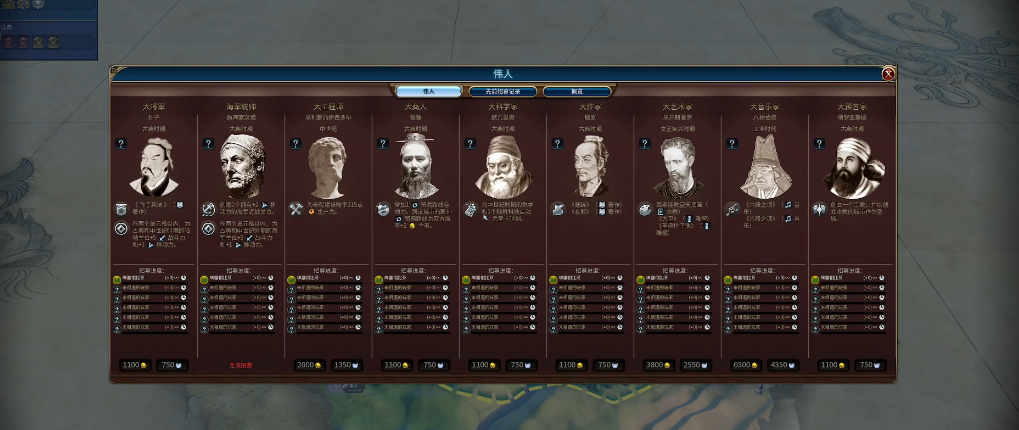The height and width of the screenshot is (430, 1019).
Task: Close the 伟人 (Great People) window
Action: tap(888, 74)
